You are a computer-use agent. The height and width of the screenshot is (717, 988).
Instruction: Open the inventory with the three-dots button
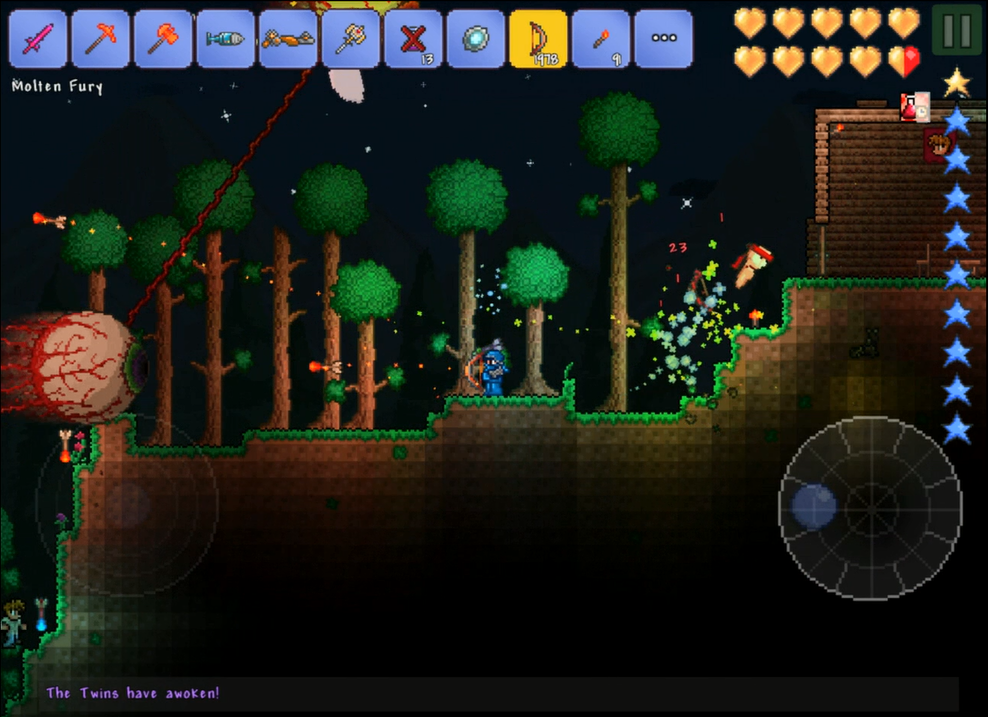(x=663, y=39)
